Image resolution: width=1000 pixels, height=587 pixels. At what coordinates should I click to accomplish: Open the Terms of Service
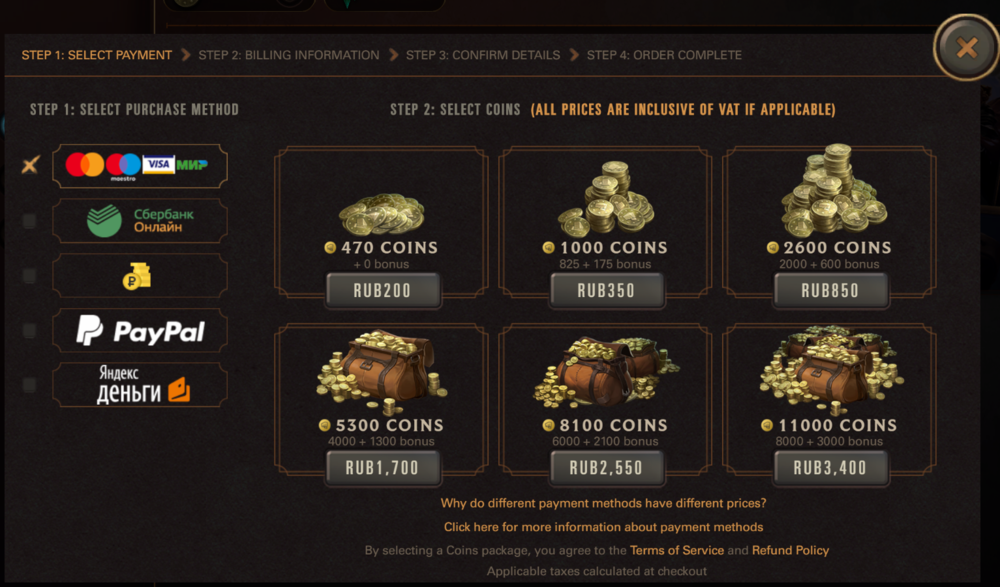pos(676,550)
